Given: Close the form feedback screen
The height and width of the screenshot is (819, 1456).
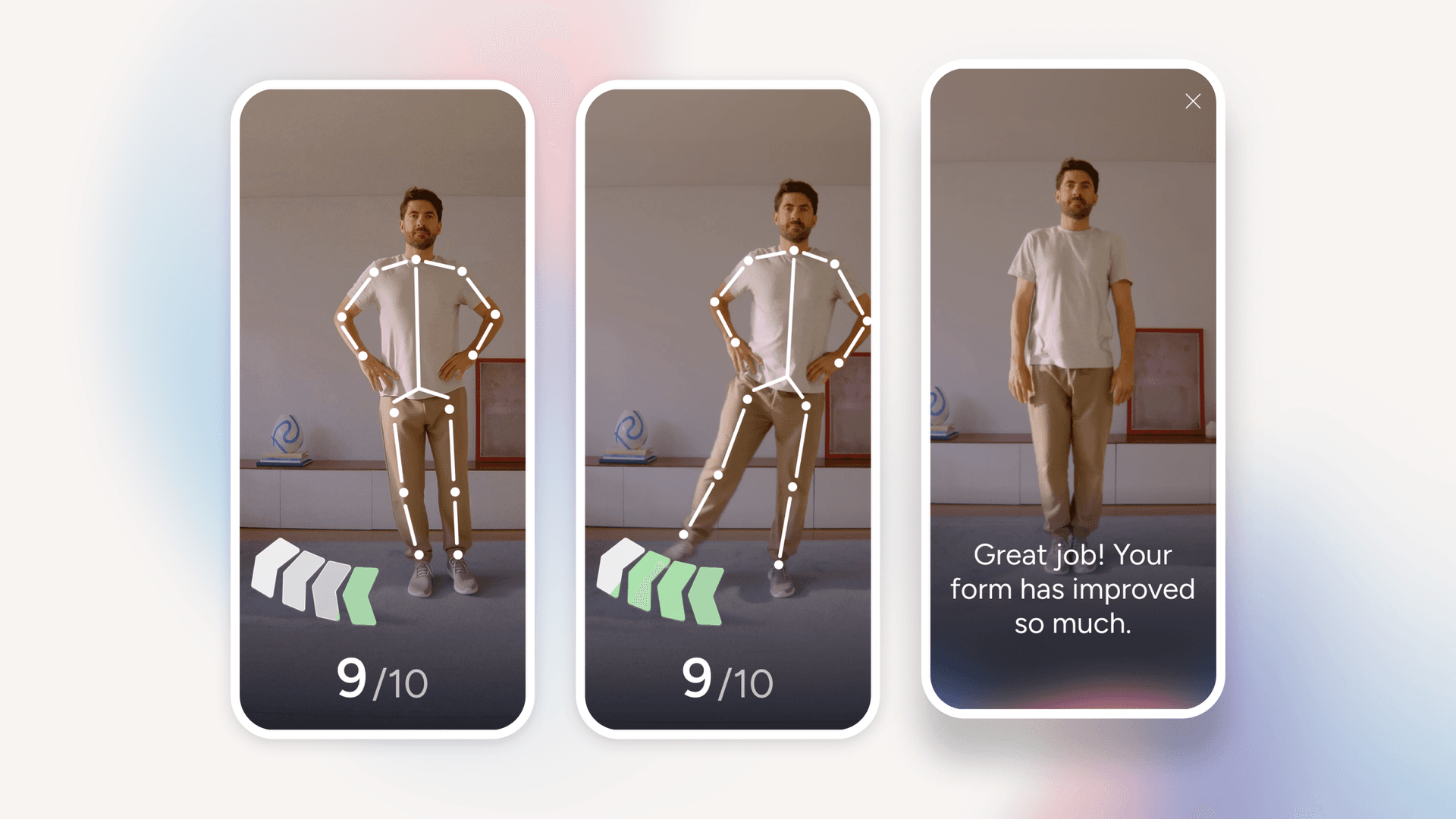Looking at the screenshot, I should [x=1193, y=102].
